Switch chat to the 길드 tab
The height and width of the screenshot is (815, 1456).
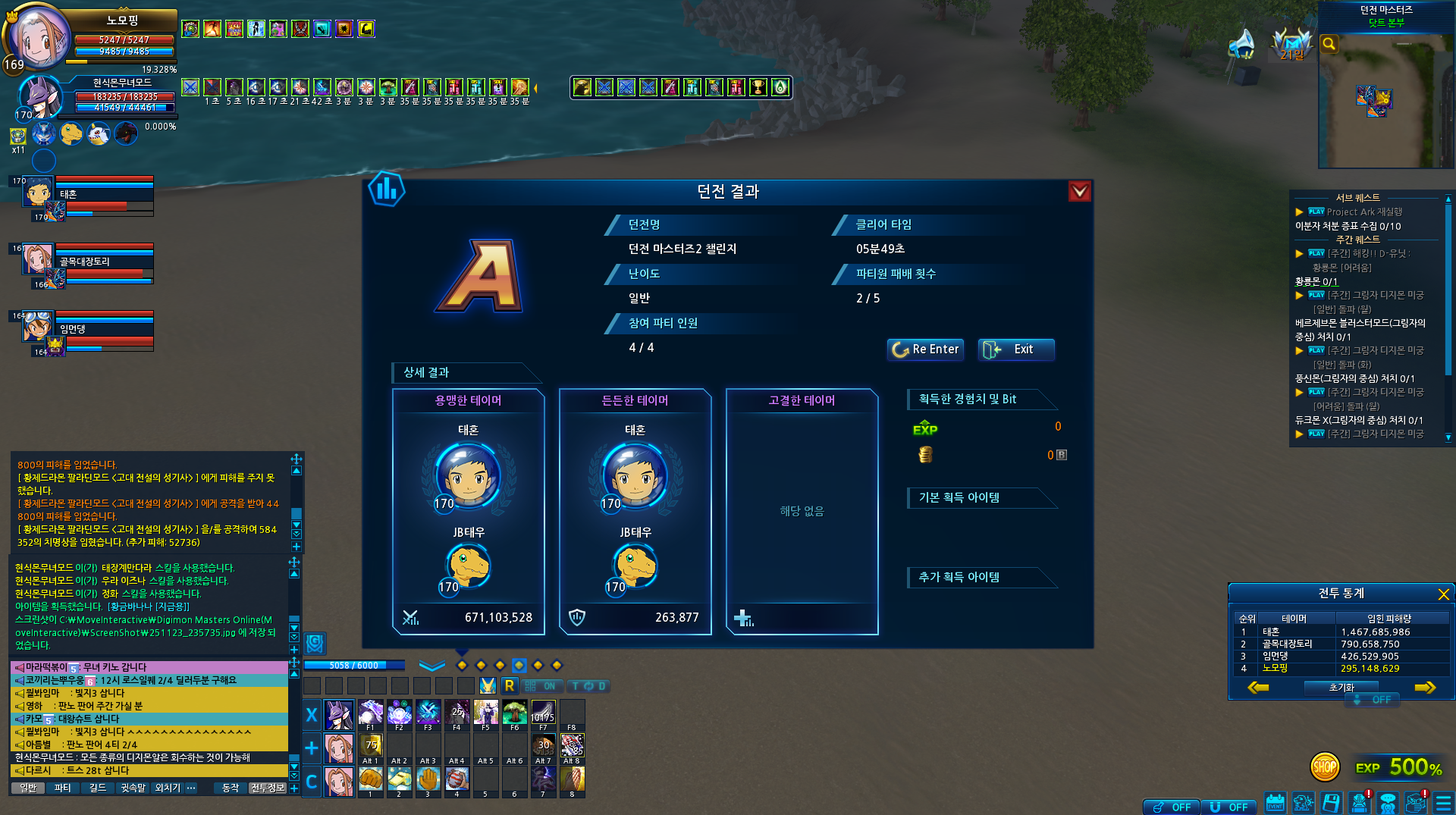[x=98, y=788]
